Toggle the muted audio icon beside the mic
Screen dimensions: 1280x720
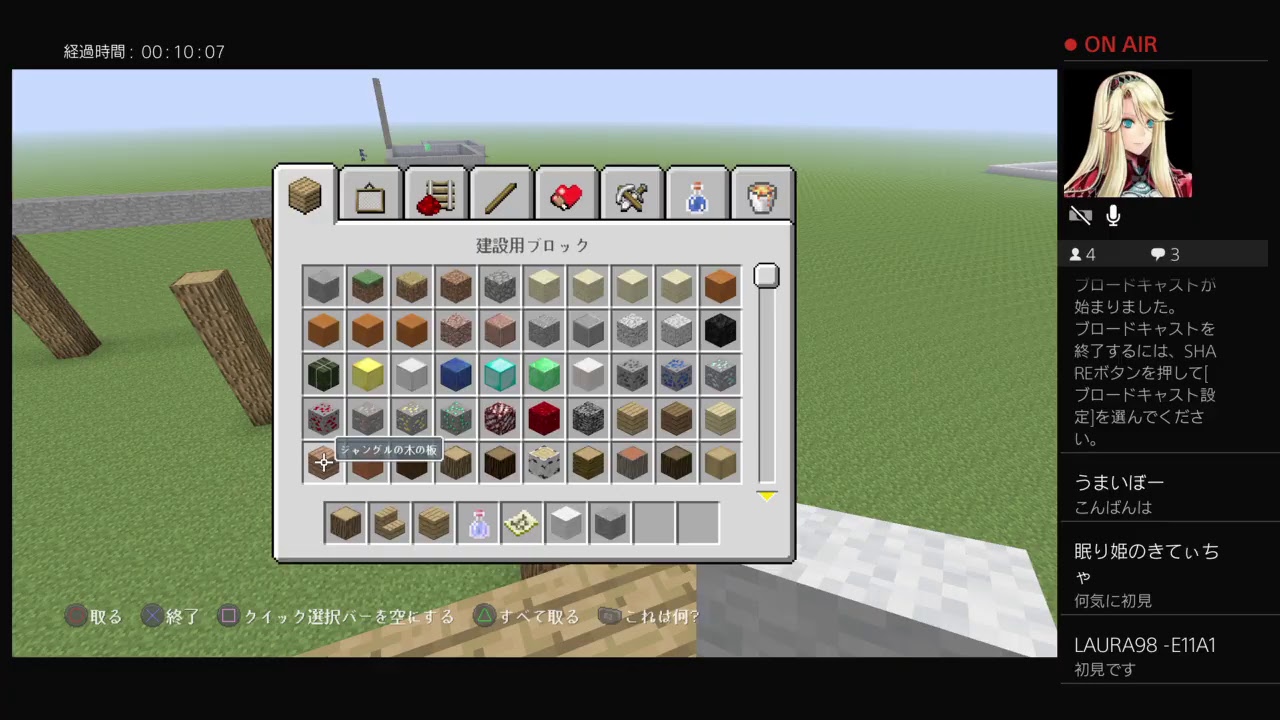(x=1080, y=215)
